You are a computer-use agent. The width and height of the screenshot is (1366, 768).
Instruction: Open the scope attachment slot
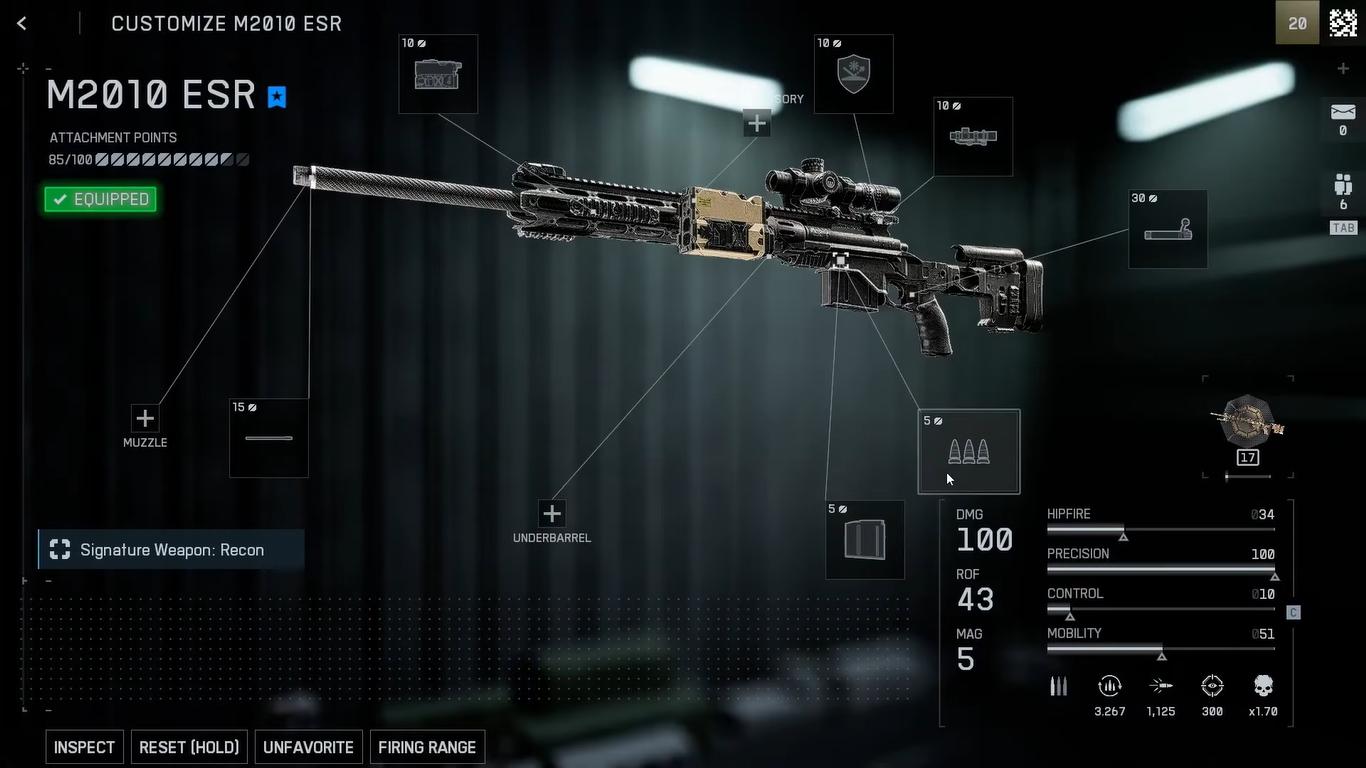[x=973, y=137]
